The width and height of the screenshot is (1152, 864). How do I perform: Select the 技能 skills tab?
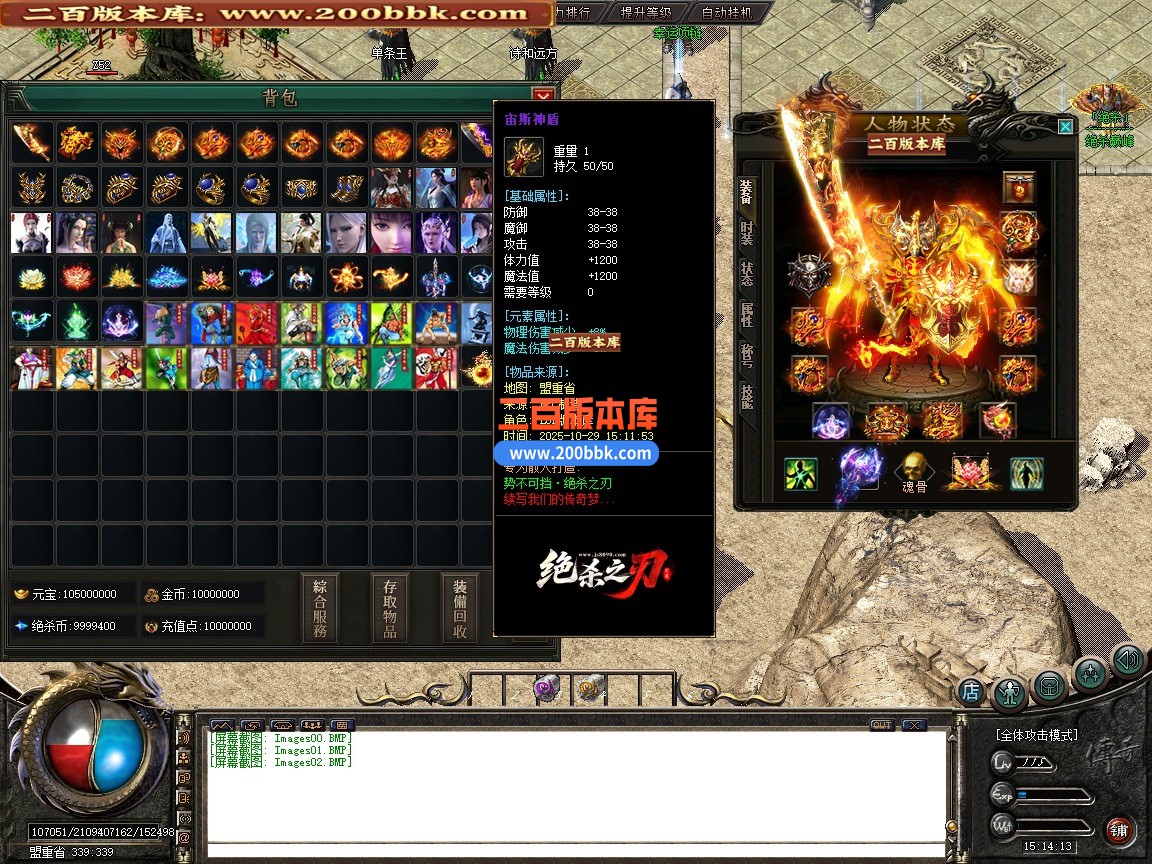coord(746,397)
